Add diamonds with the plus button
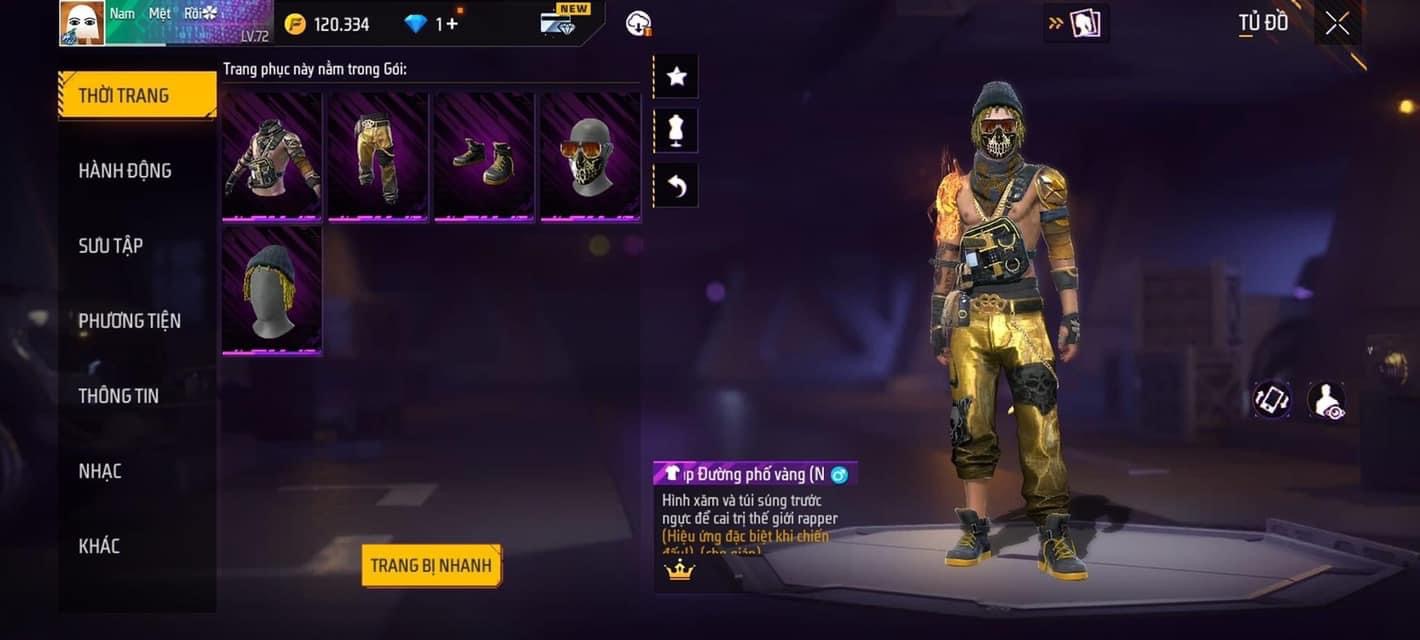1420x640 pixels. (x=452, y=24)
